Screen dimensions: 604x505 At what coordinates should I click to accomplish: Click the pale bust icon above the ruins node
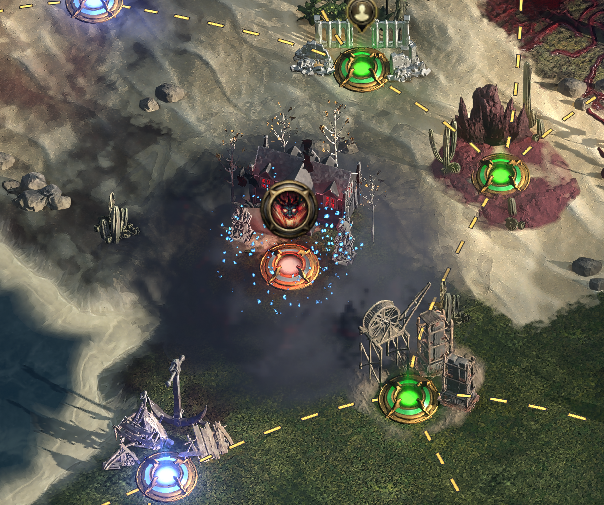pos(360,12)
